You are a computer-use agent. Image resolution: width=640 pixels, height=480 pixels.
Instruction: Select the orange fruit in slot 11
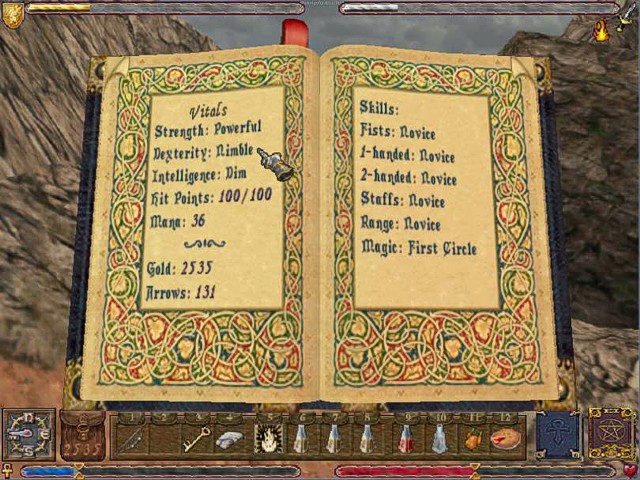point(473,438)
